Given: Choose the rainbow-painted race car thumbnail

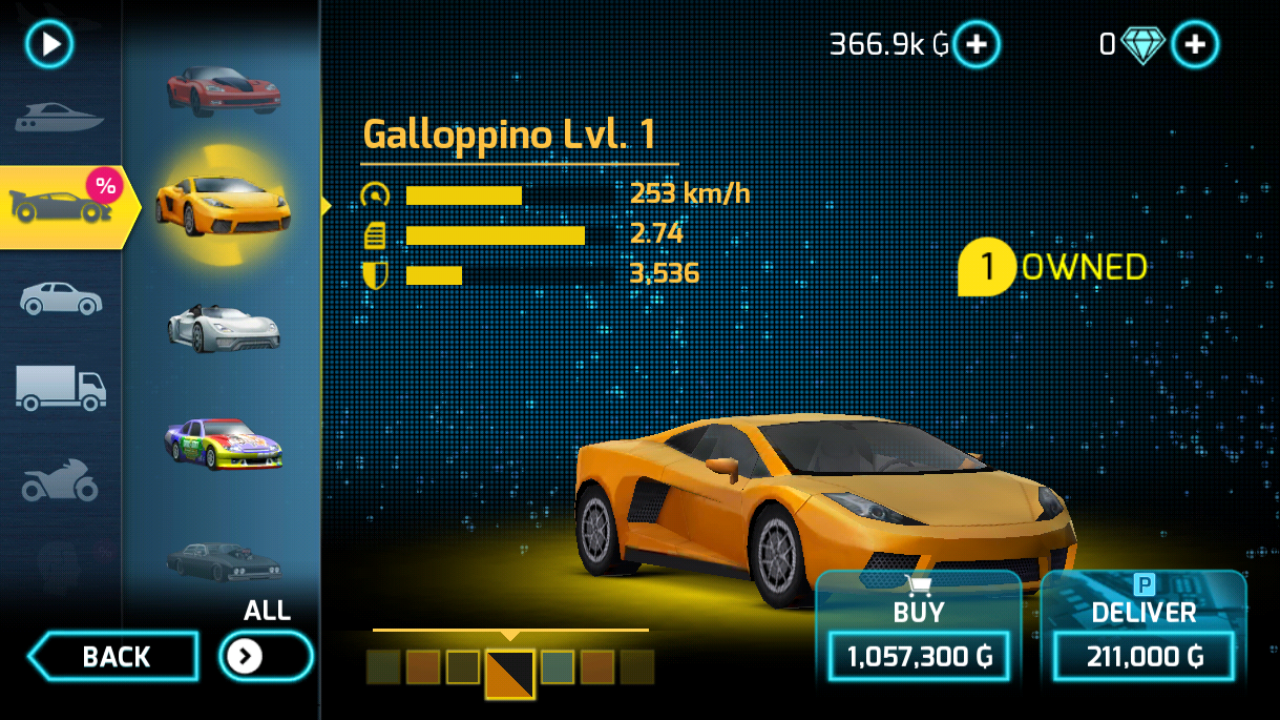Looking at the screenshot, I should [223, 443].
